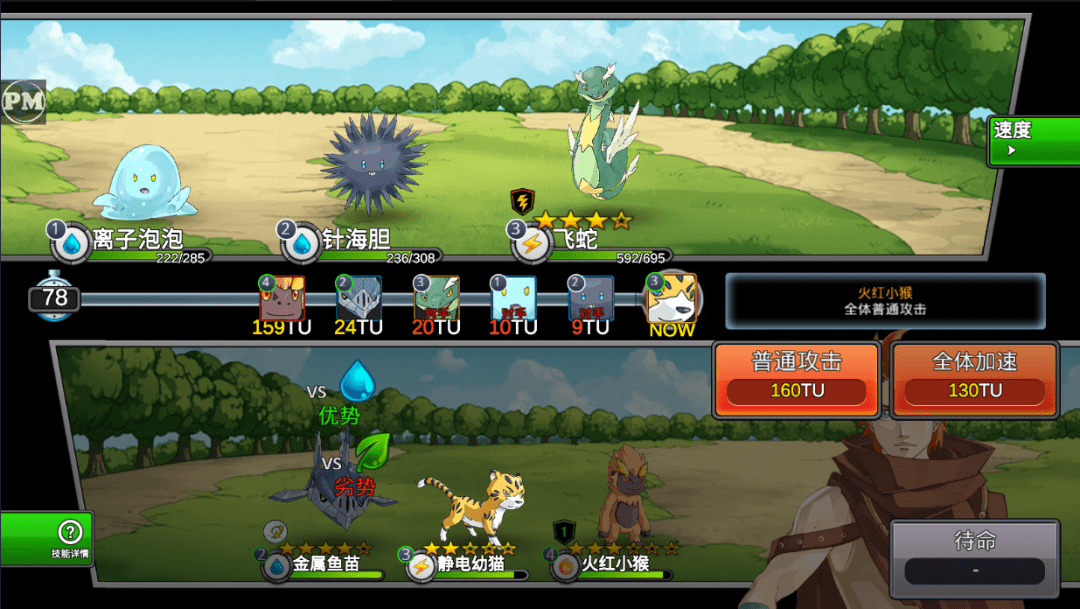1080x609 pixels.
Task: Click the 9TU sea urchin turn portrait
Action: (590, 298)
